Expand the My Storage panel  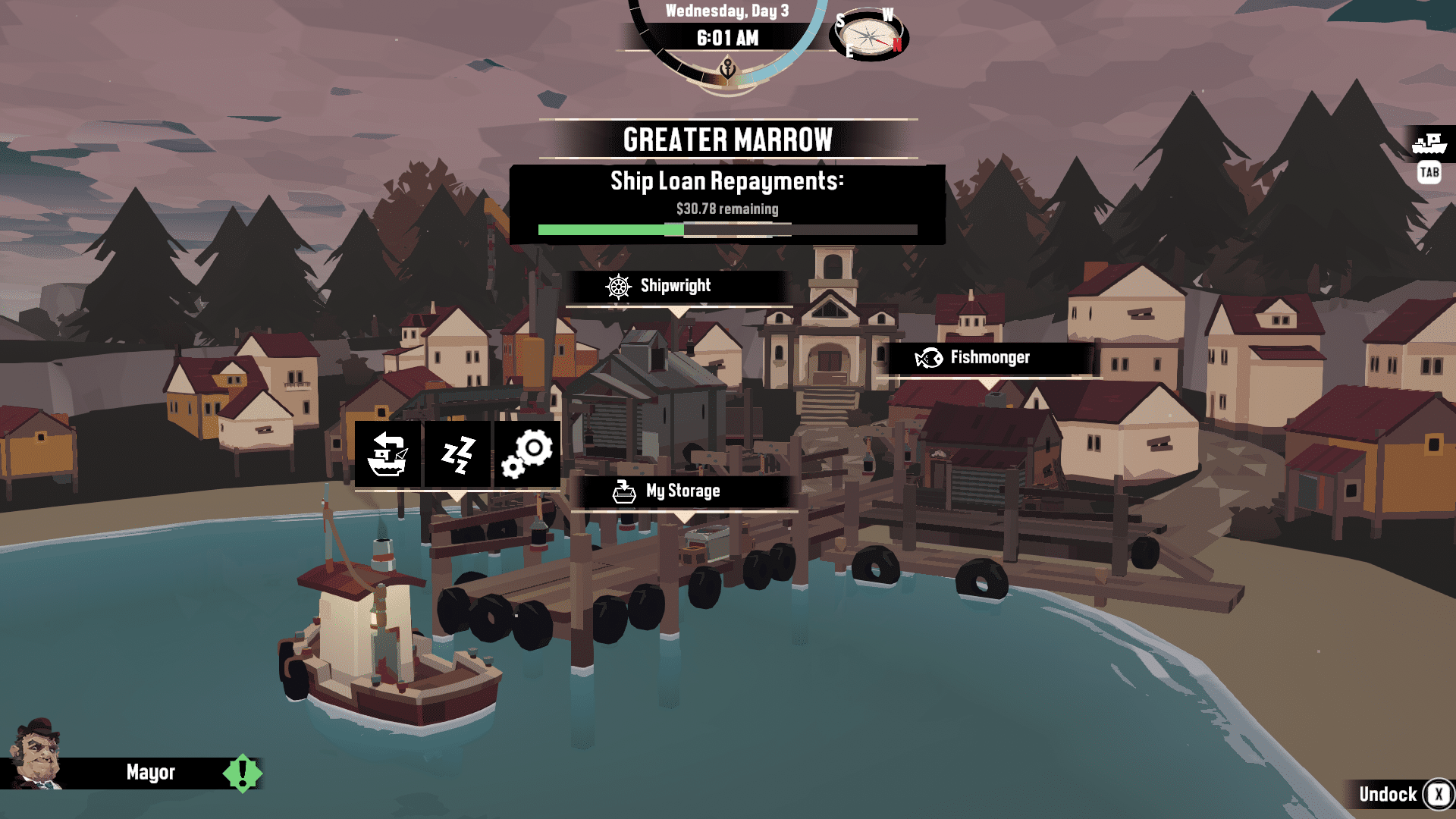[682, 491]
